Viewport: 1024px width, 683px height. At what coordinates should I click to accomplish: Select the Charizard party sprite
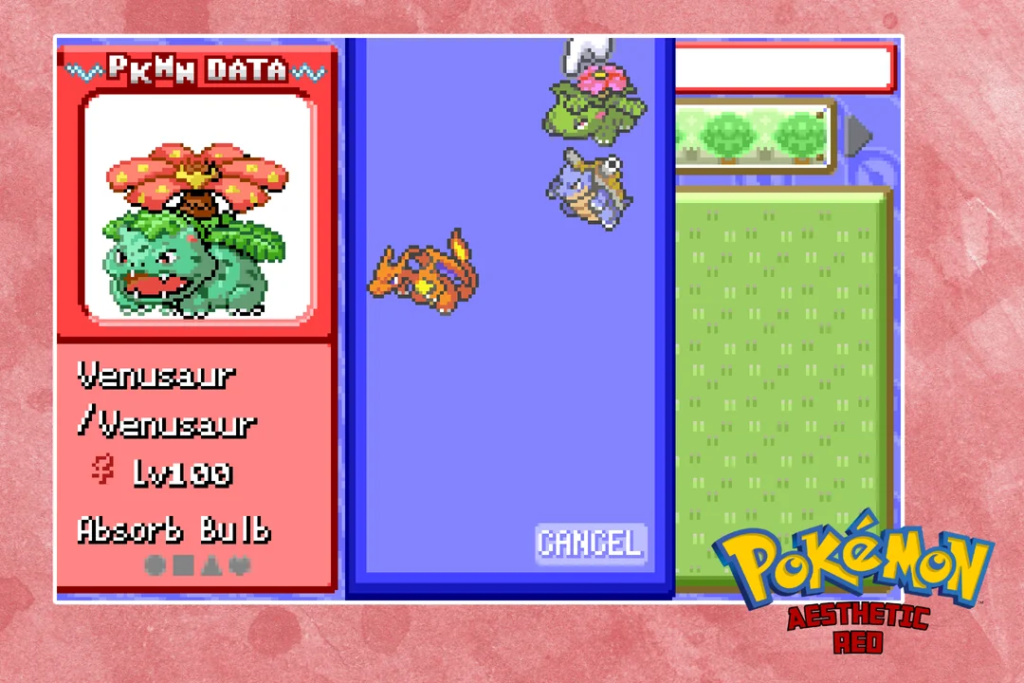click(424, 268)
